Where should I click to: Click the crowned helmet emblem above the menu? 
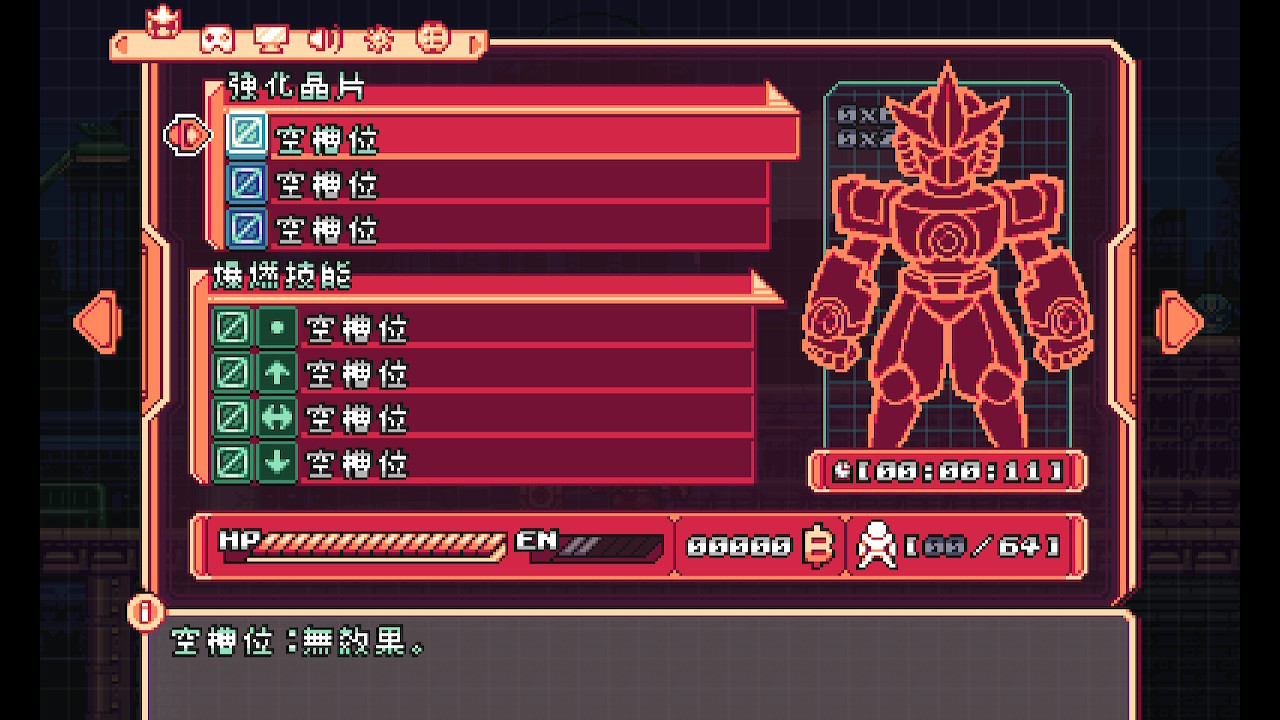(165, 22)
